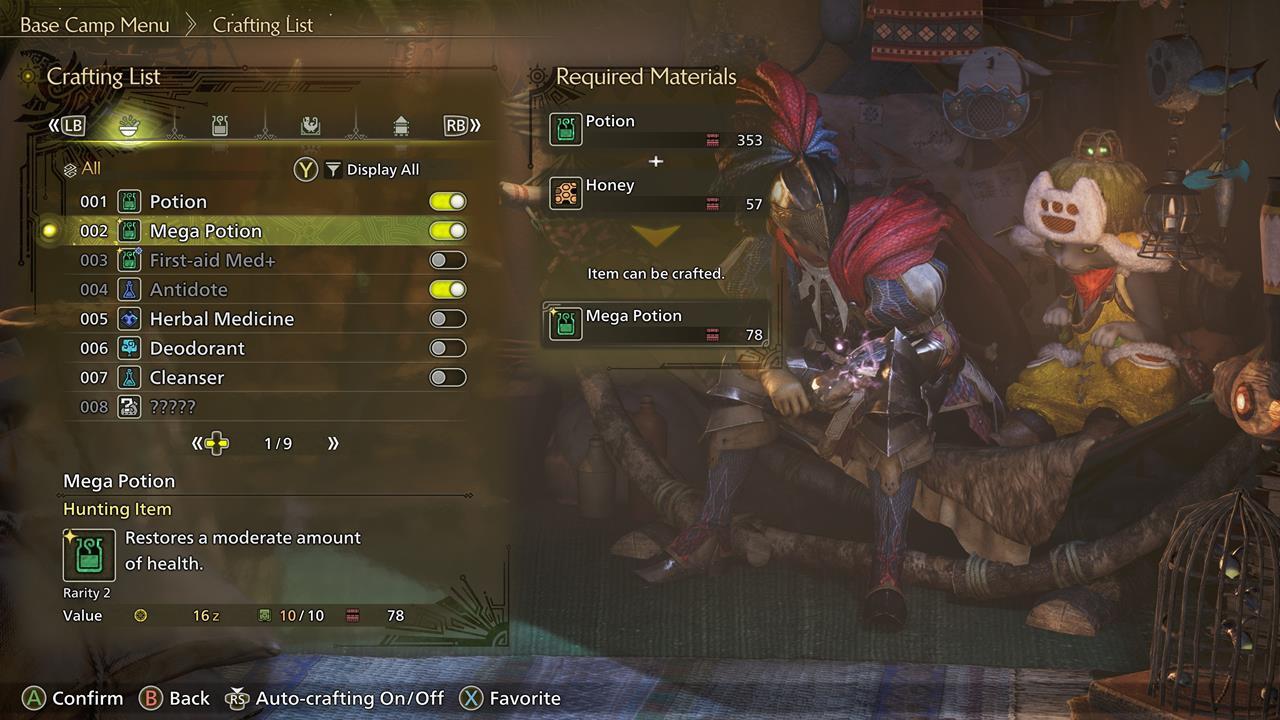Open the lantern-shaped category tab
The width and height of the screenshot is (1280, 720).
[400, 126]
